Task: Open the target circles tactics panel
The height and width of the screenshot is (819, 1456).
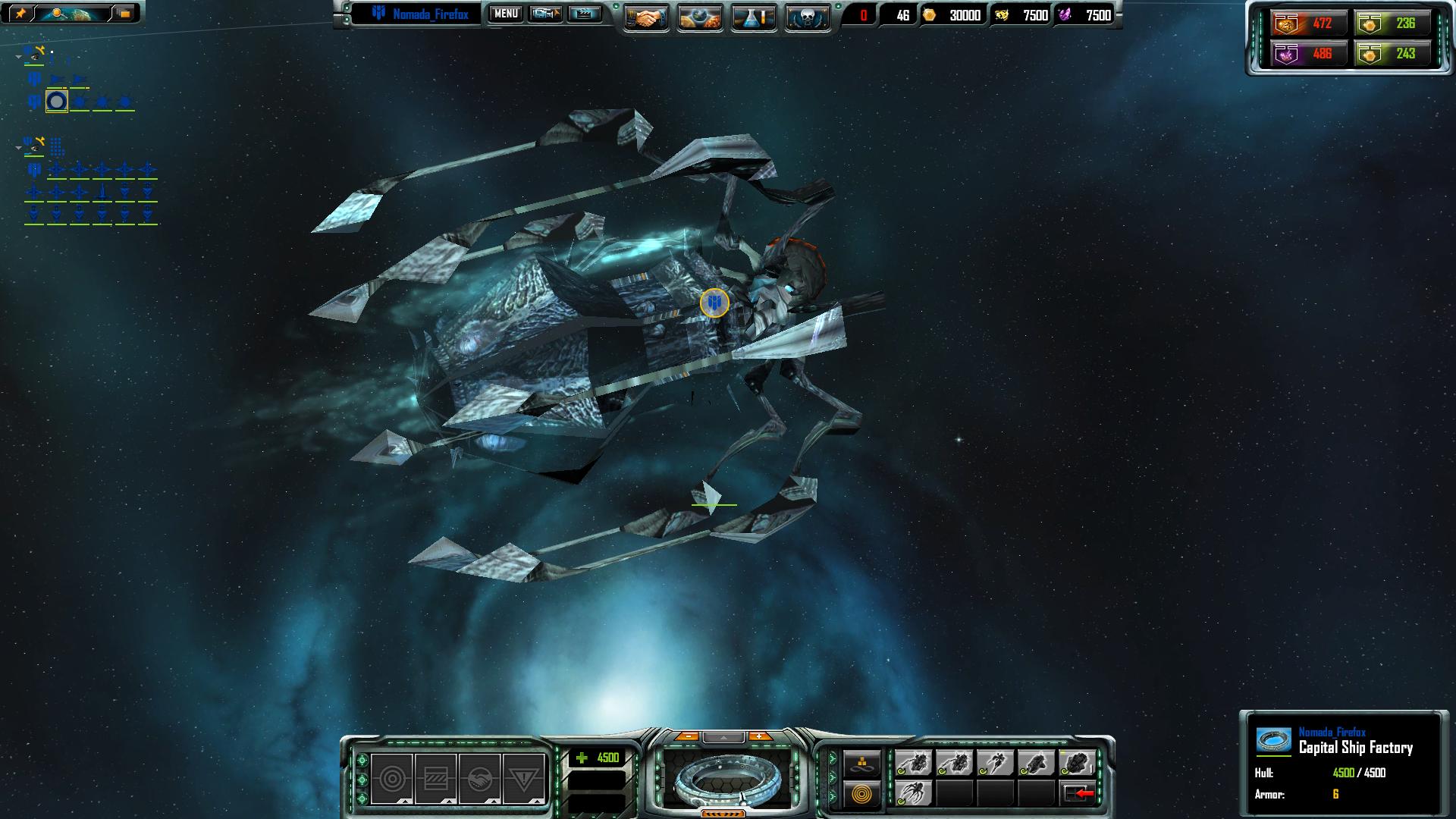Action: pos(392,779)
